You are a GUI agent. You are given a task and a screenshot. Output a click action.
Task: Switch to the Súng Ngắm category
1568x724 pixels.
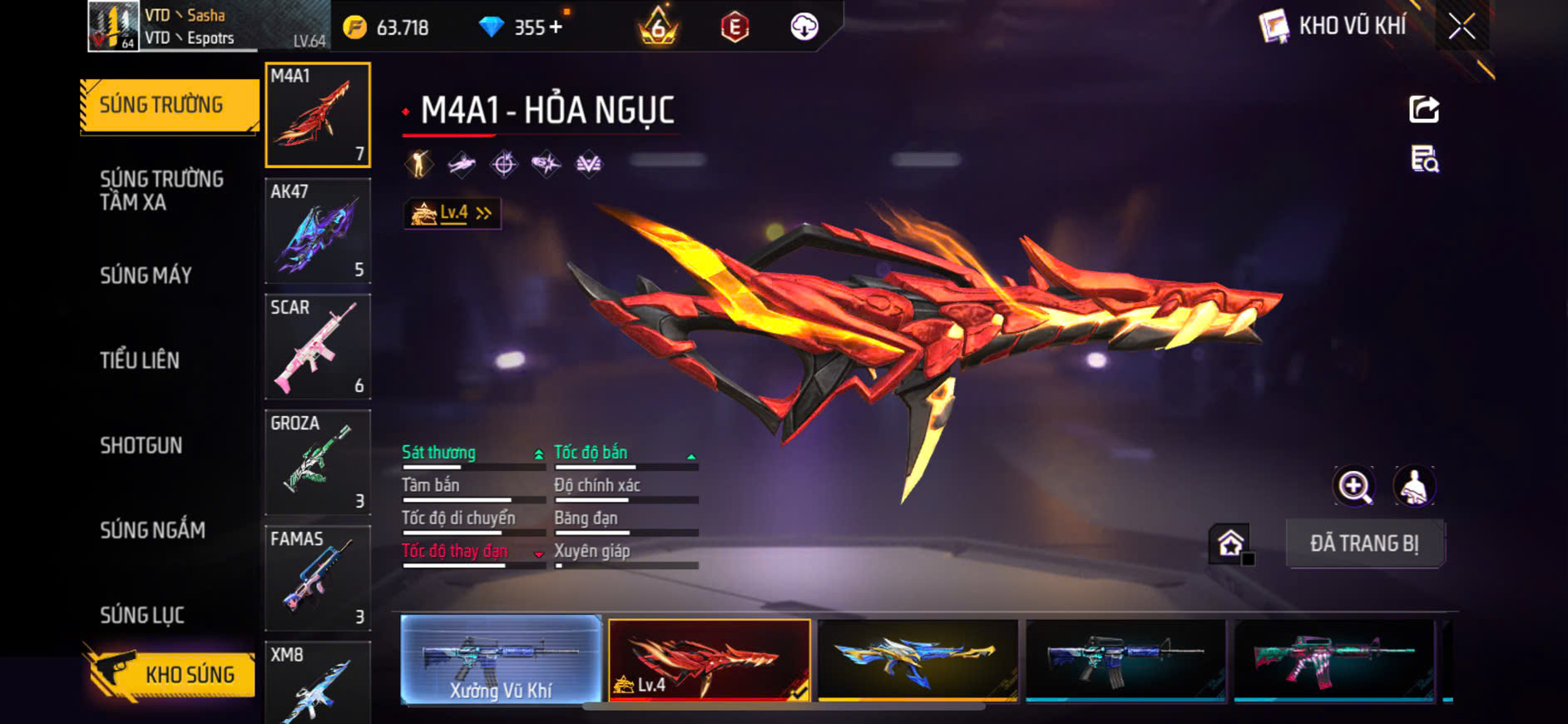(152, 530)
